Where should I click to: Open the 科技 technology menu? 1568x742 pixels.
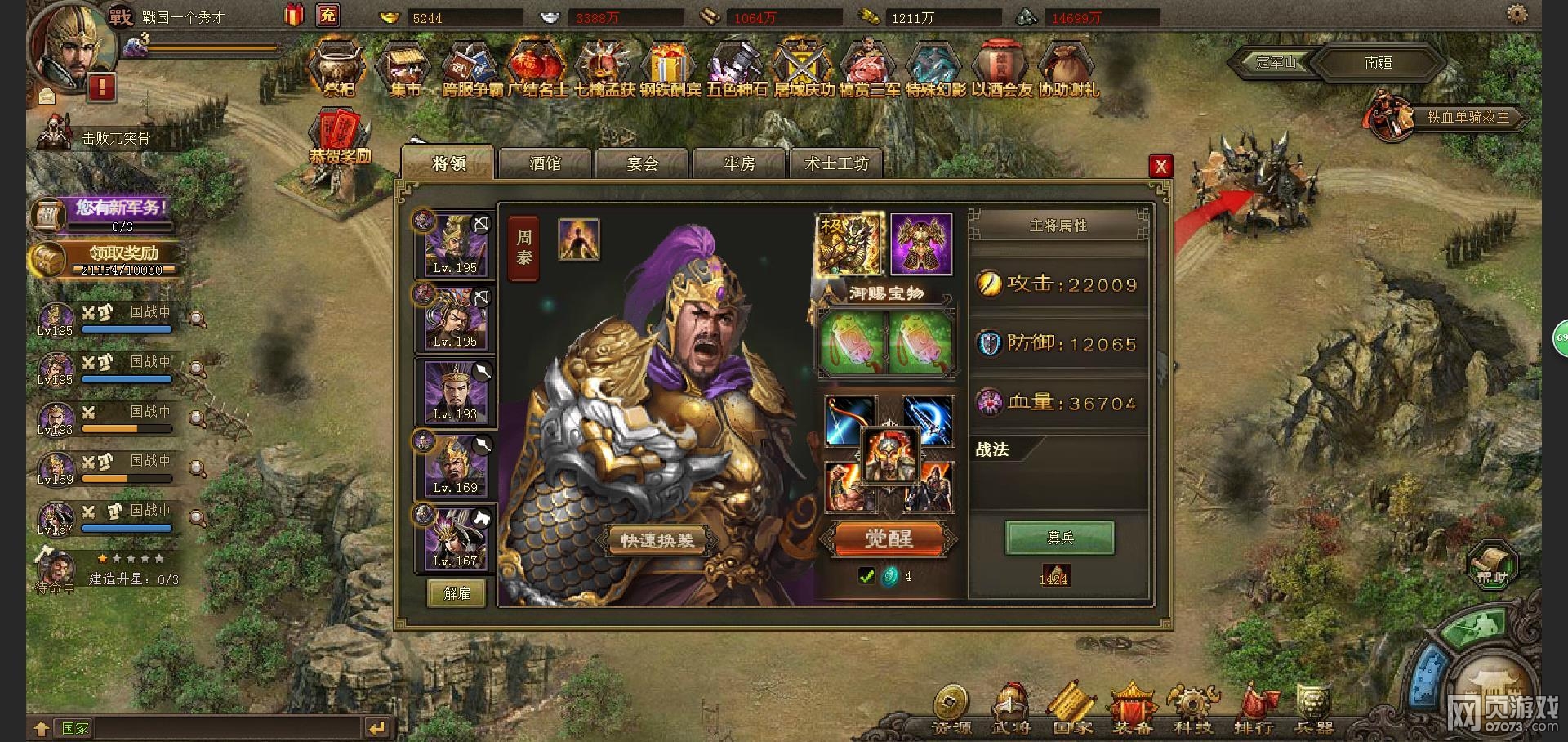click(x=1192, y=708)
